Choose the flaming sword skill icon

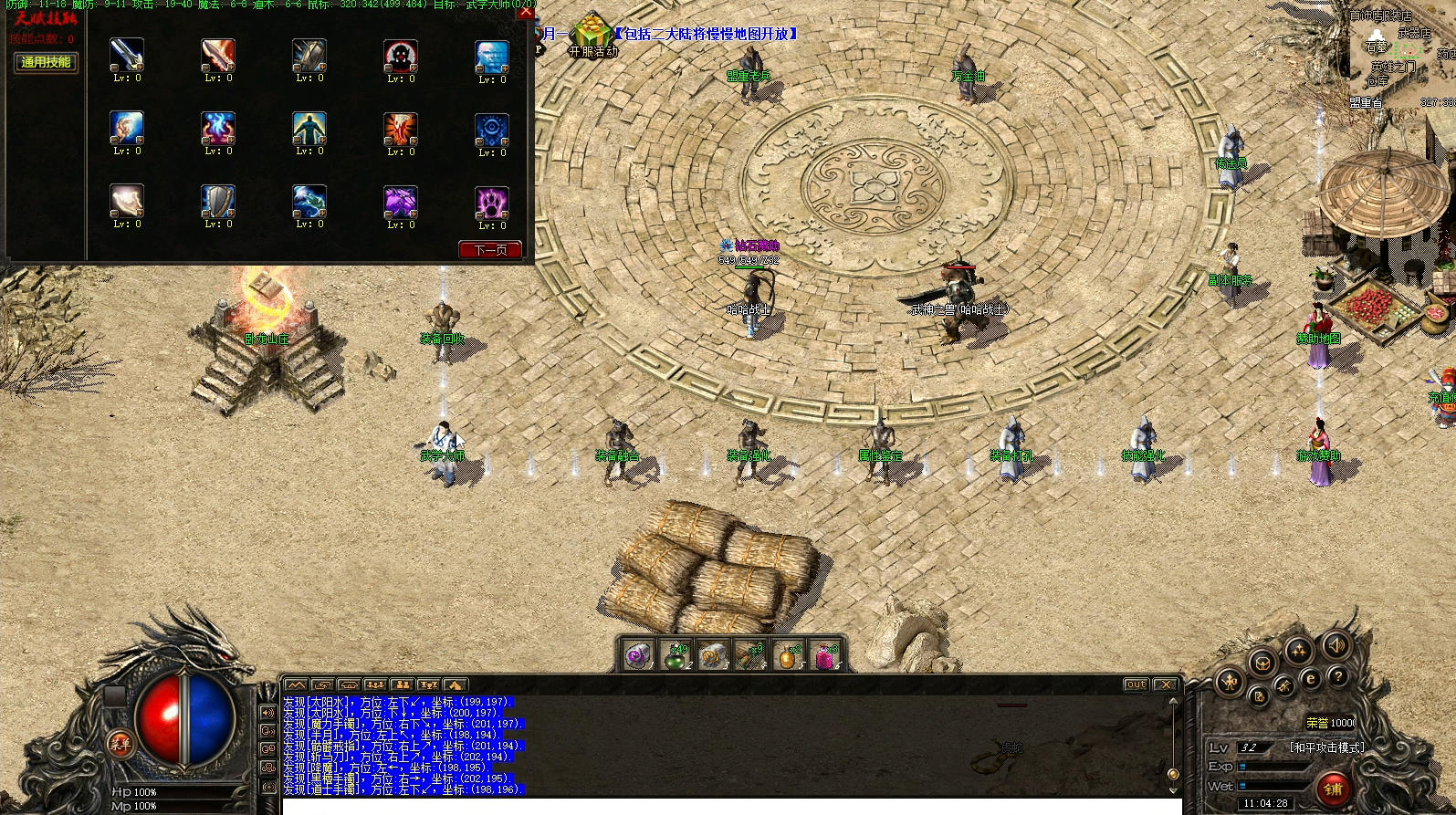click(217, 56)
